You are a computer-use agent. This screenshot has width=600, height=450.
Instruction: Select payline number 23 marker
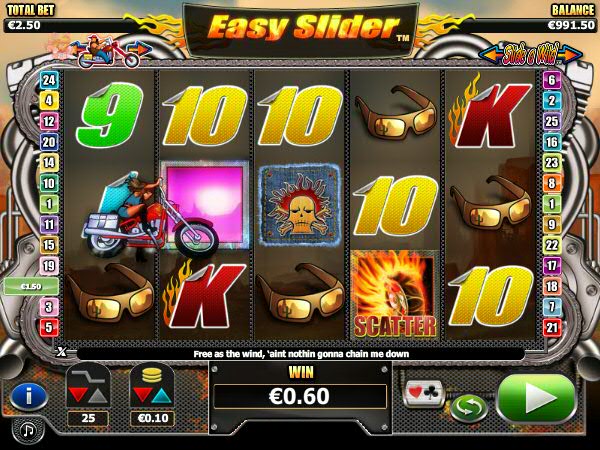(552, 163)
